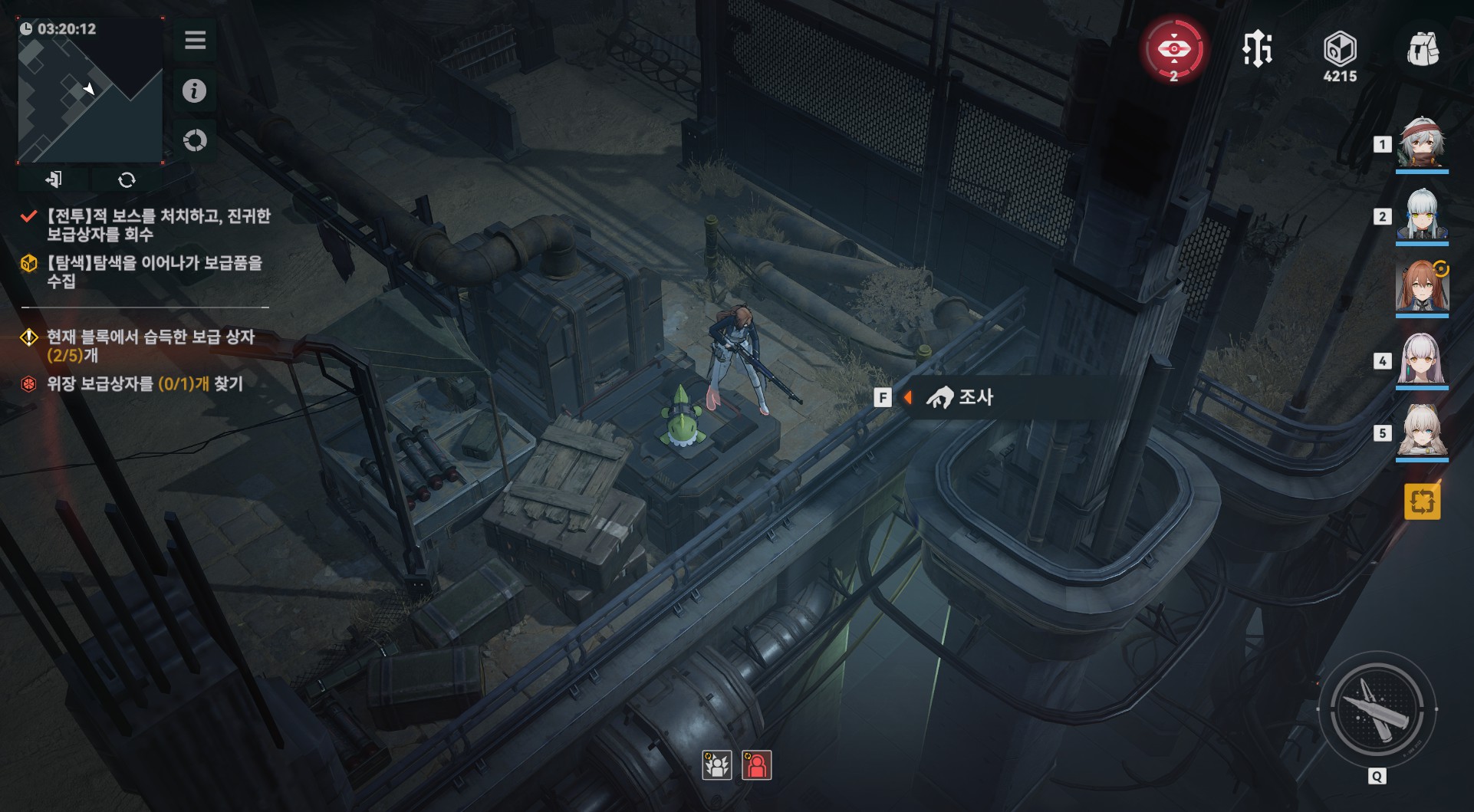
Task: Click the red character status icon
Action: coord(756,765)
